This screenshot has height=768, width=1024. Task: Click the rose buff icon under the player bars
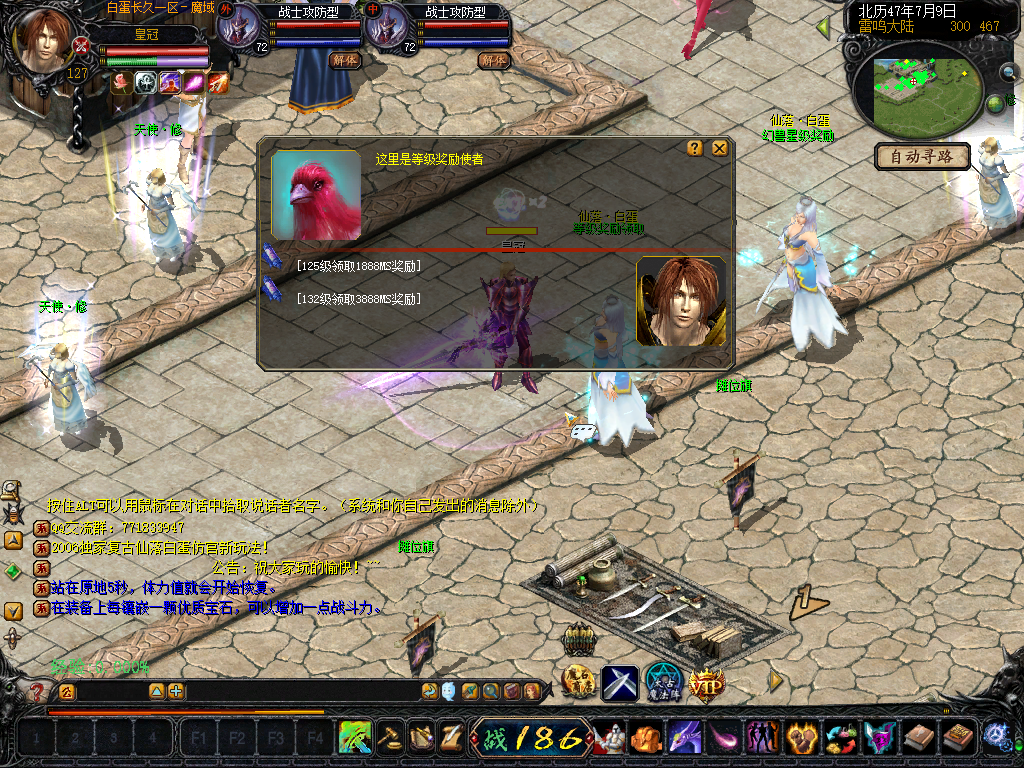(120, 84)
